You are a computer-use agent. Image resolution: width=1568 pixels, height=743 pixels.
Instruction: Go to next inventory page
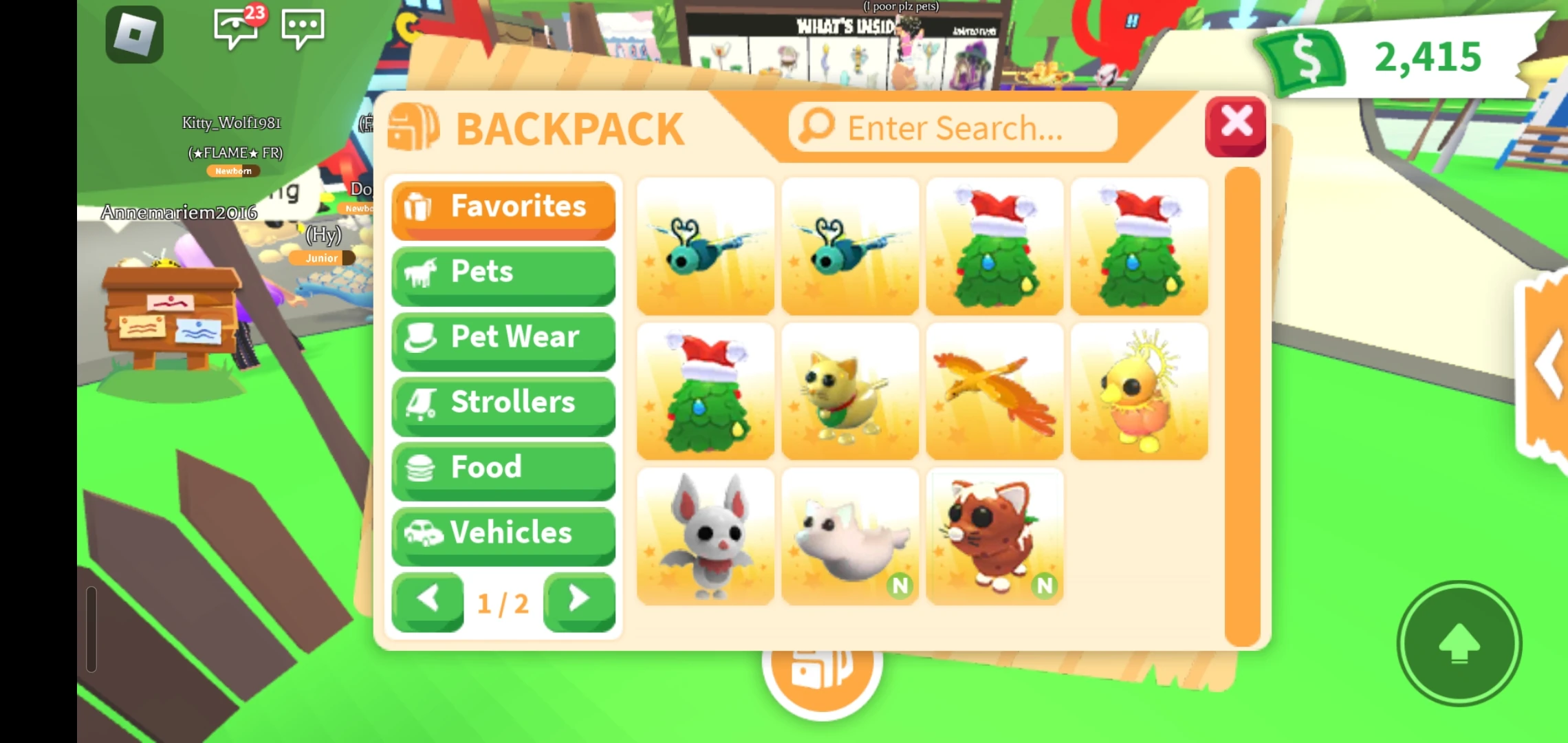click(x=579, y=601)
